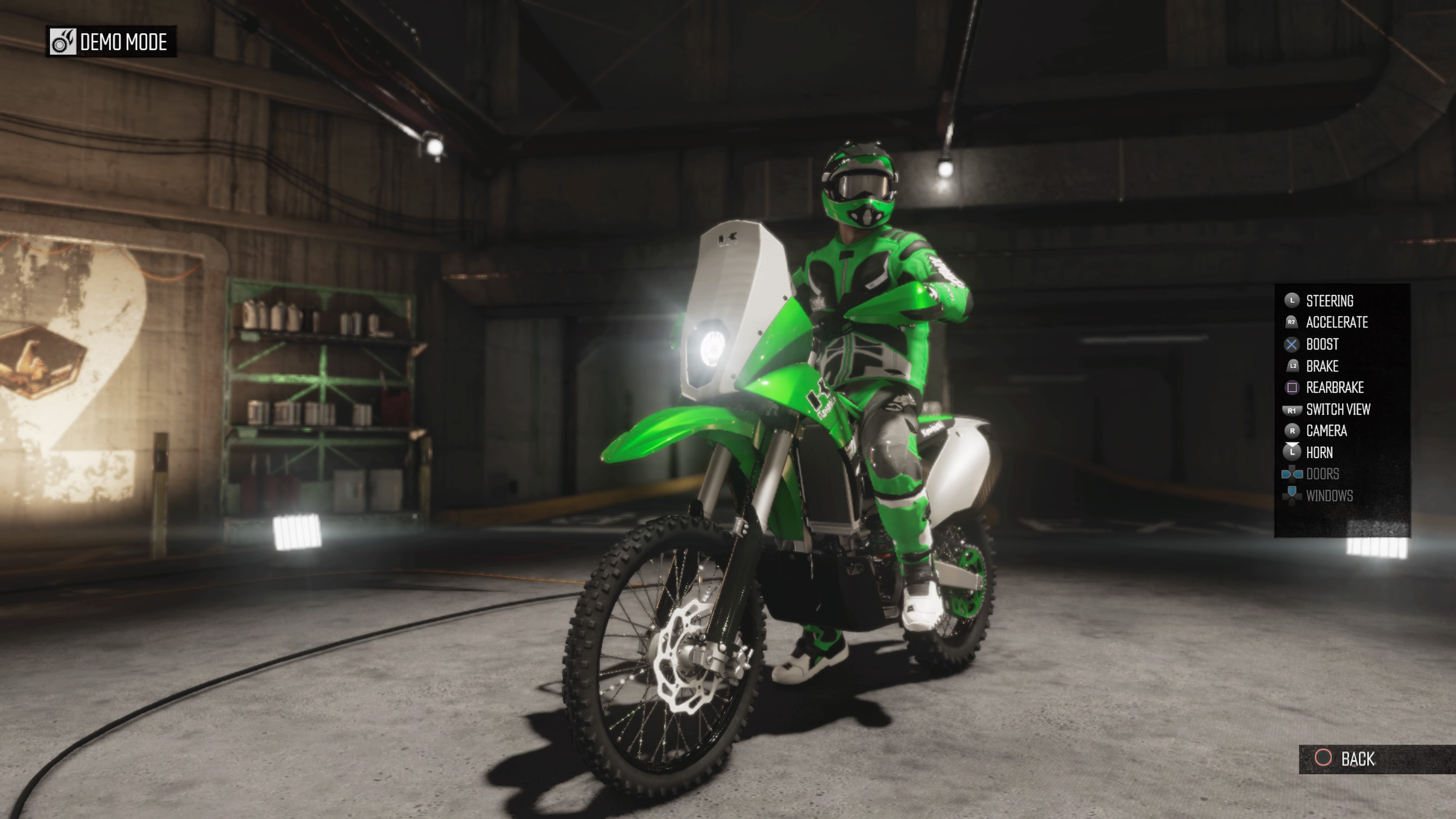1456x819 pixels.
Task: Select the R1 Switch View icon
Action: (1293, 409)
